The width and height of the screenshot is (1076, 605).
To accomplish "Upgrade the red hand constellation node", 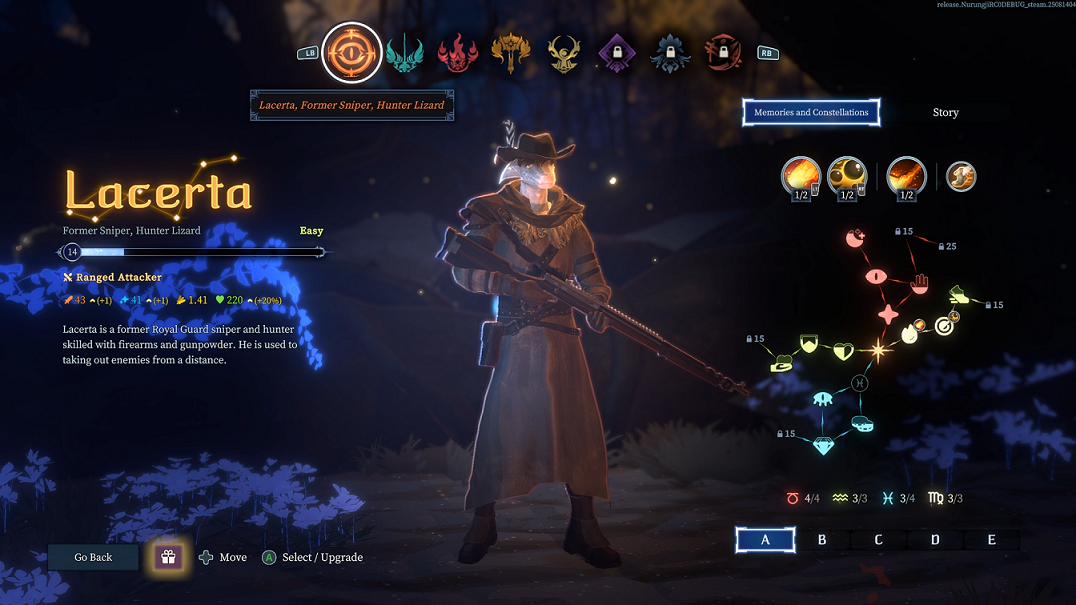I will click(x=920, y=284).
